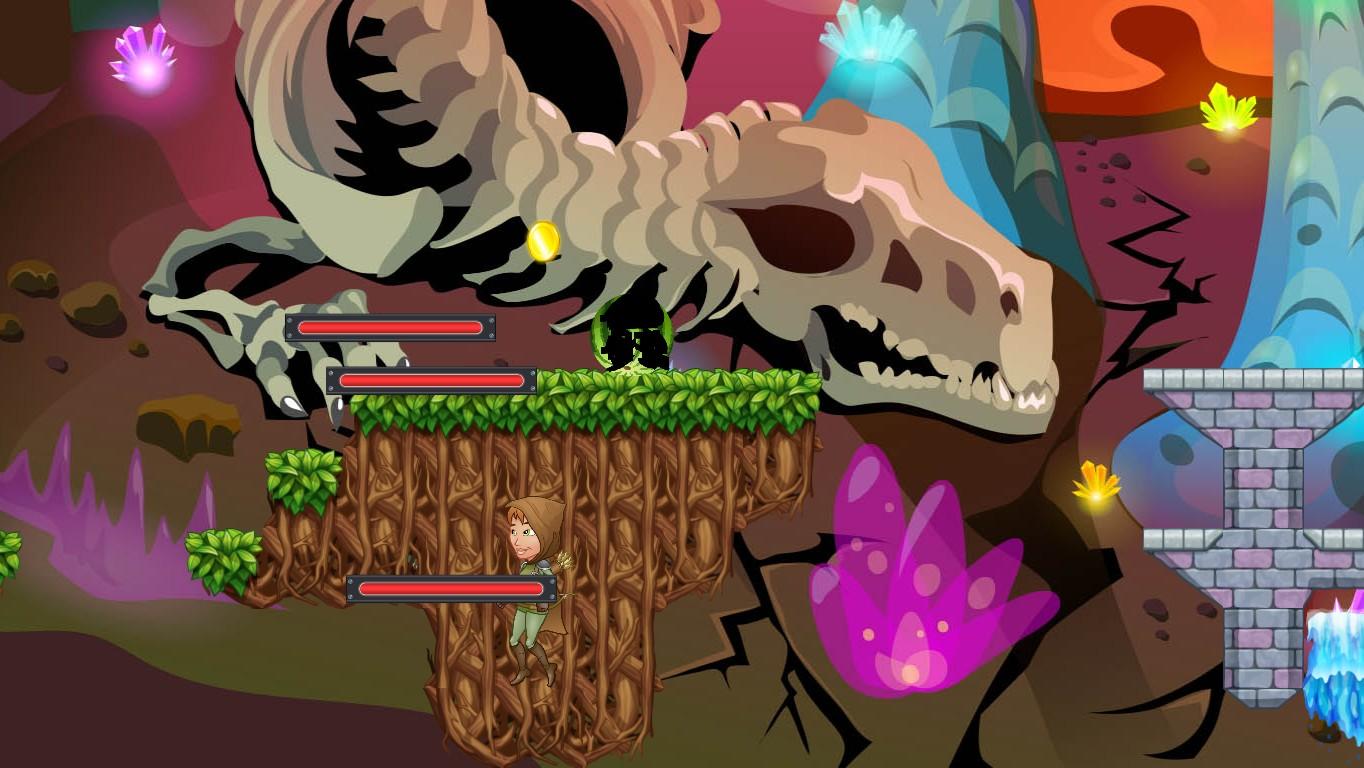Screen dimensions: 1364x768
Task: Click the hooded adventurer character
Action: (534, 580)
